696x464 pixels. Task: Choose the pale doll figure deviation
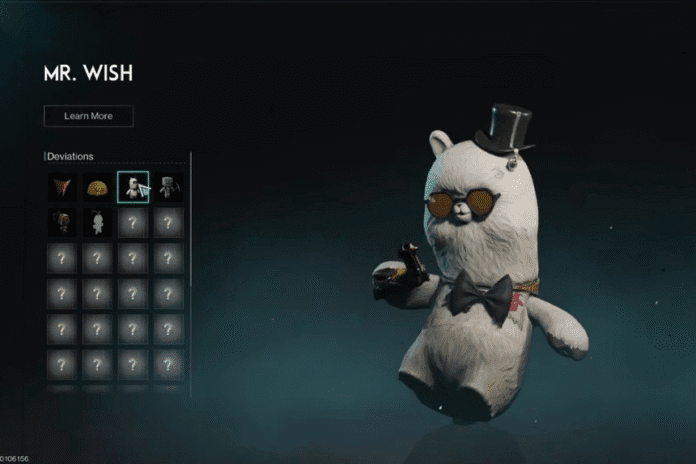point(97,222)
